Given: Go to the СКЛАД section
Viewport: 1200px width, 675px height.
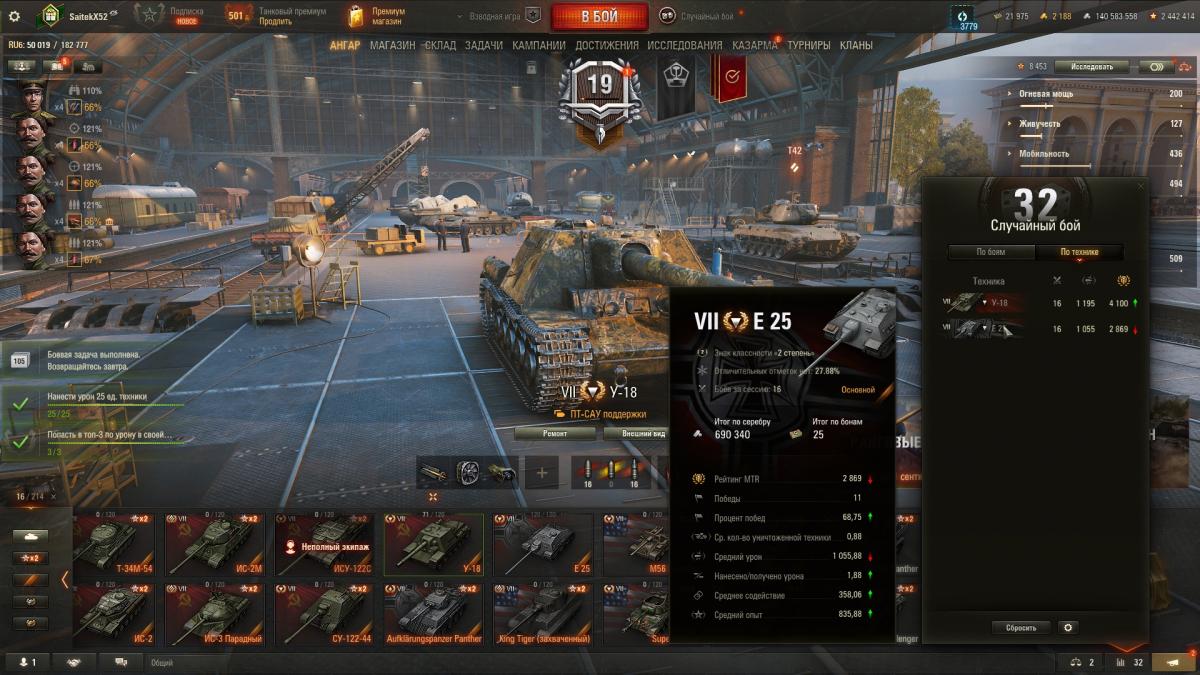Looking at the screenshot, I should [440, 45].
